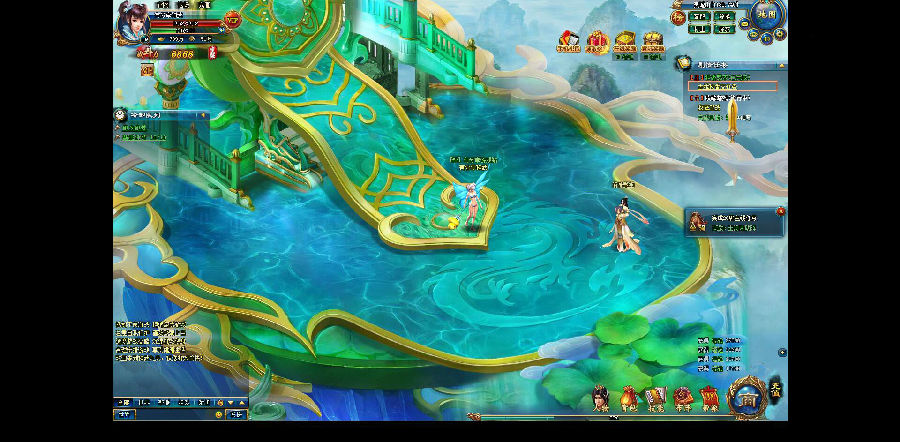The image size is (900, 442).
Task: Open the red-and-black cards event icon
Action: point(568,43)
